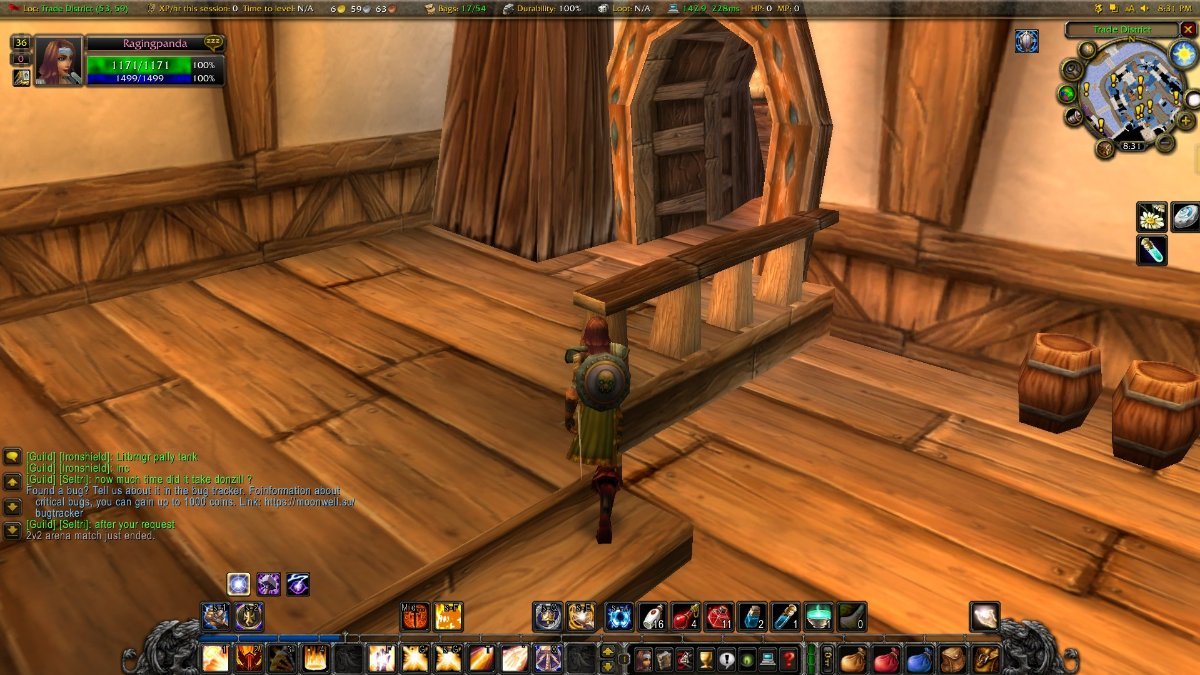Viewport: 1200px width, 675px height.
Task: Zoom in the minimap with plus button
Action: 1186,121
